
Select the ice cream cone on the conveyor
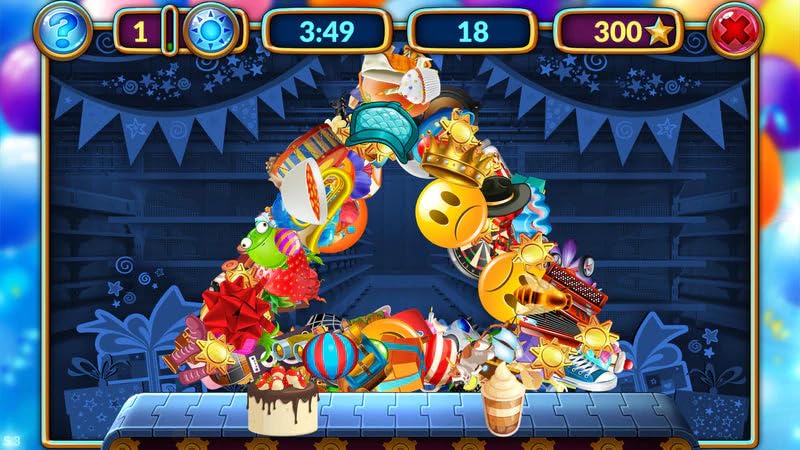click(x=503, y=397)
